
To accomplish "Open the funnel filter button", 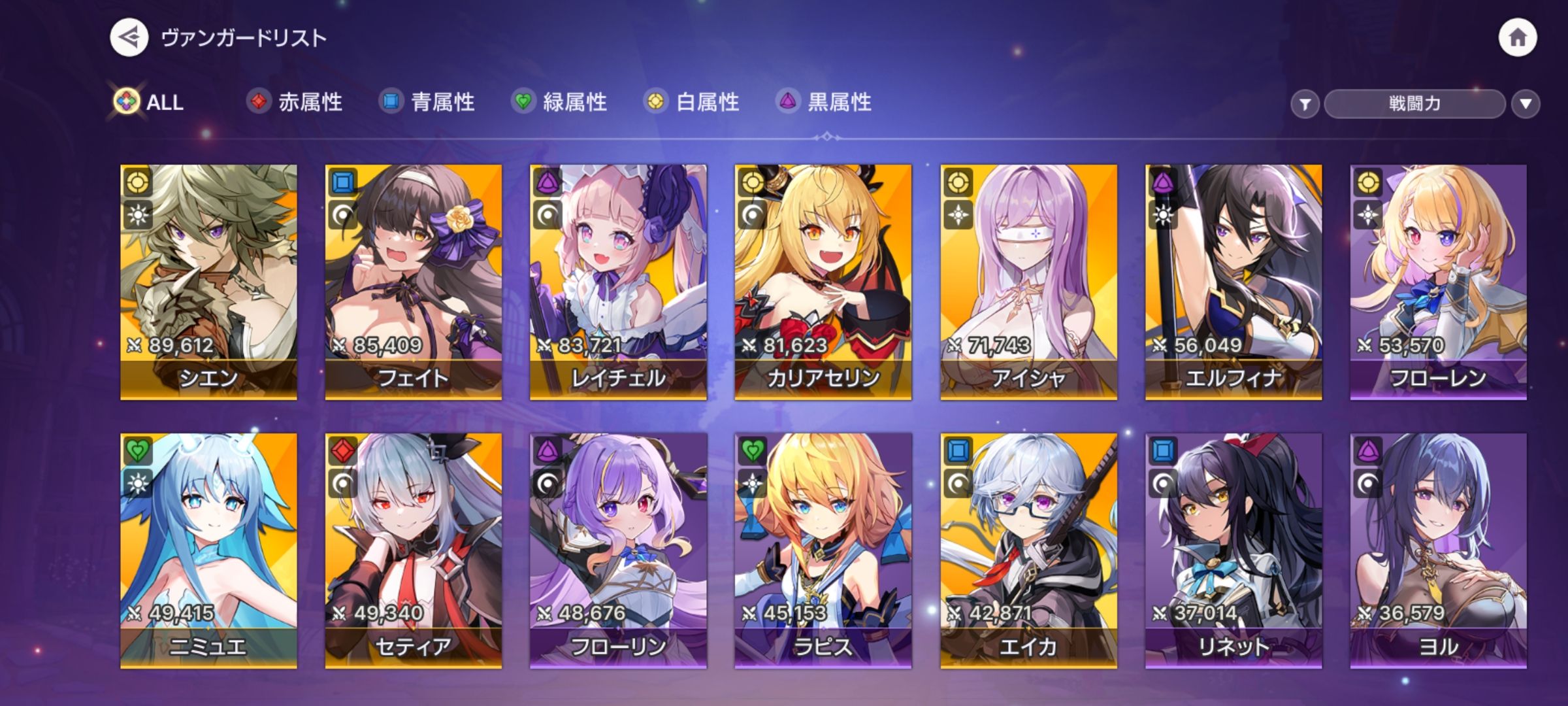I will pos(1305,104).
